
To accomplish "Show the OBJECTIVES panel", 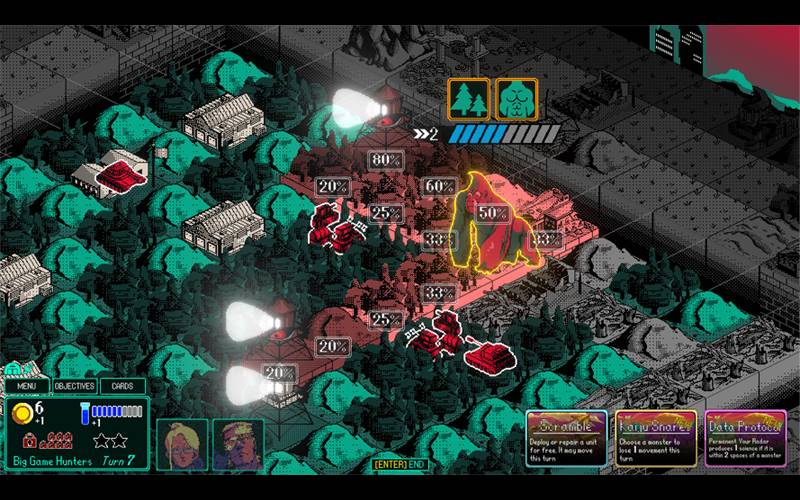I will point(74,386).
